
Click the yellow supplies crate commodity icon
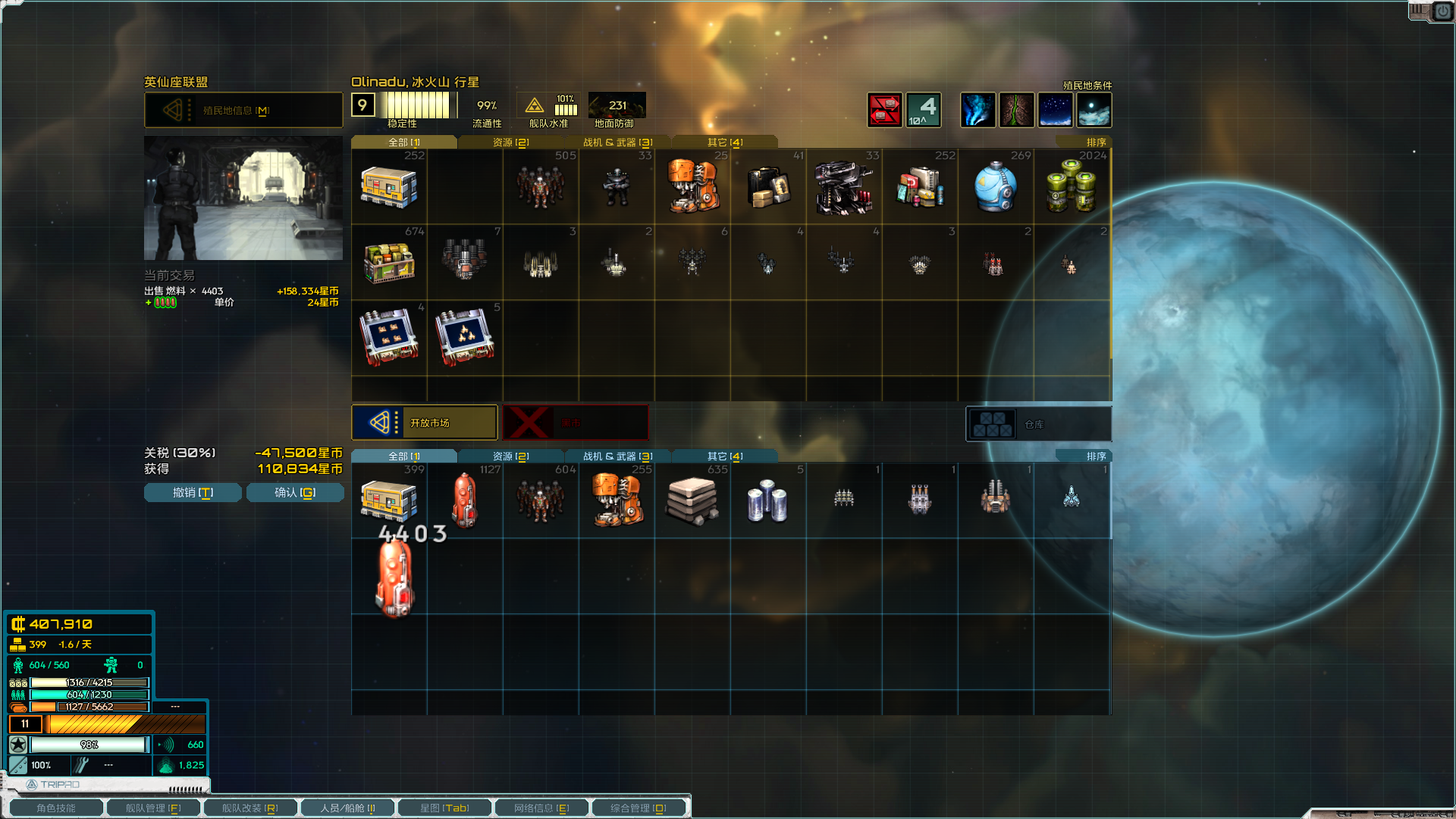click(388, 186)
